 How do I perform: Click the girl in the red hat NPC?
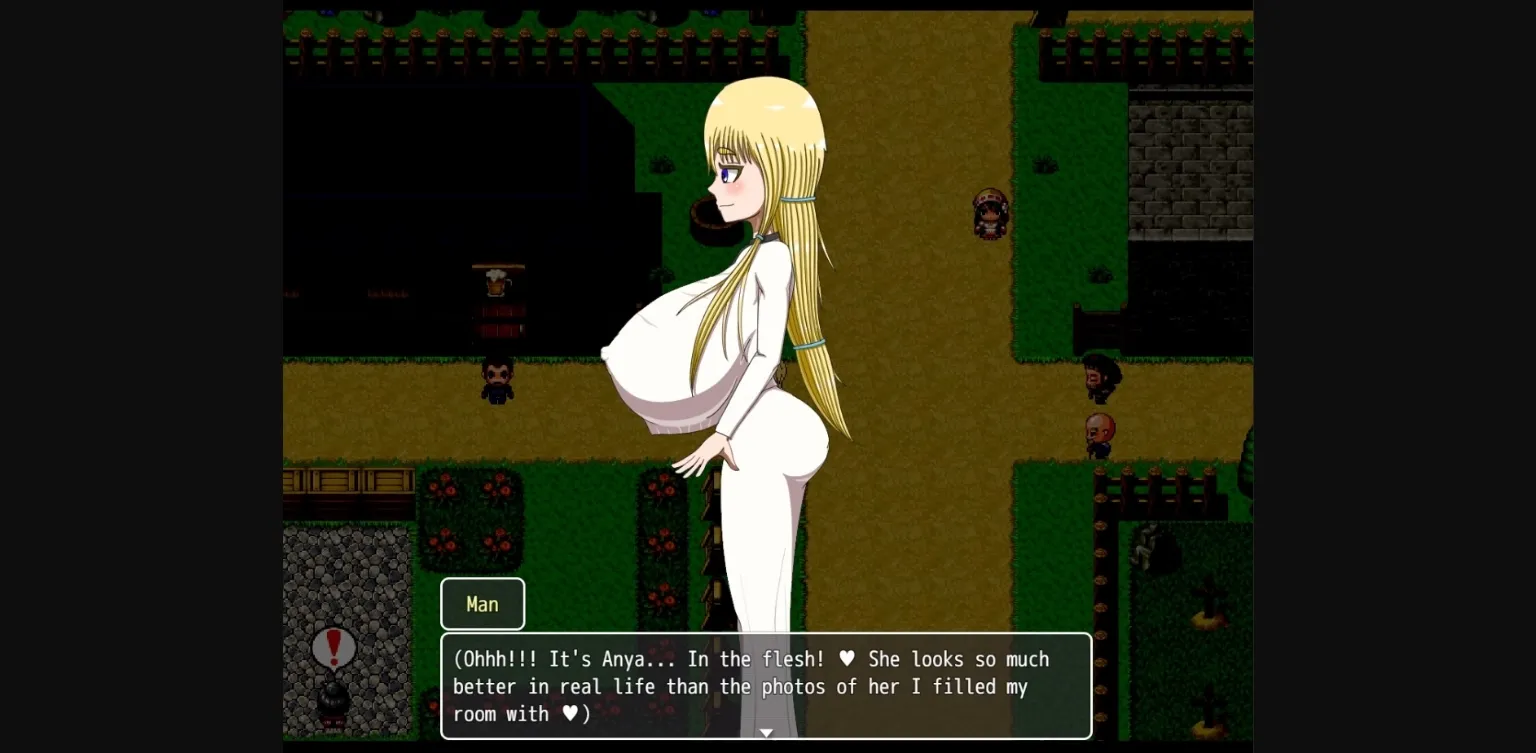(x=990, y=213)
